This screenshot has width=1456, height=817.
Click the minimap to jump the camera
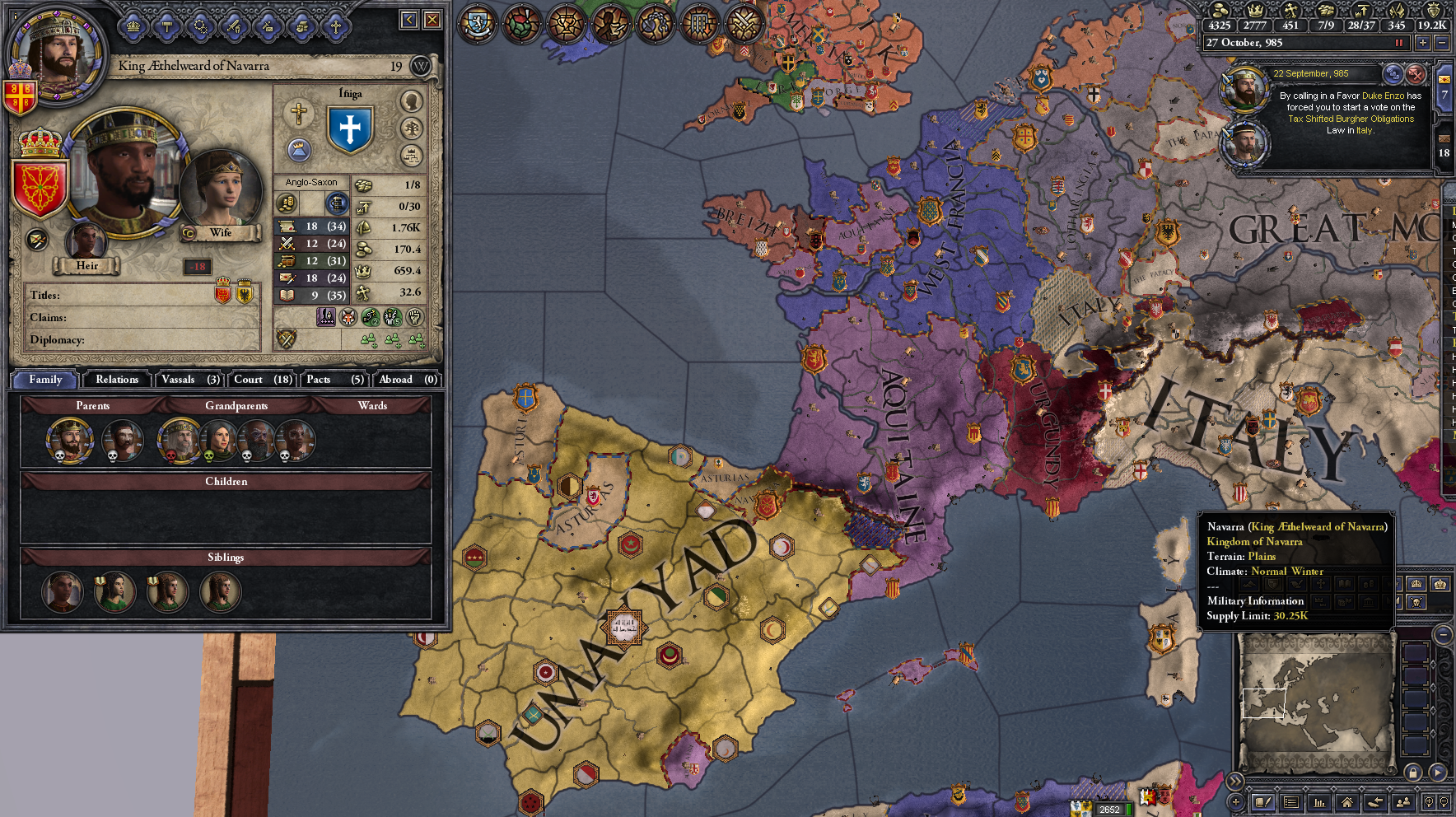tap(1318, 708)
